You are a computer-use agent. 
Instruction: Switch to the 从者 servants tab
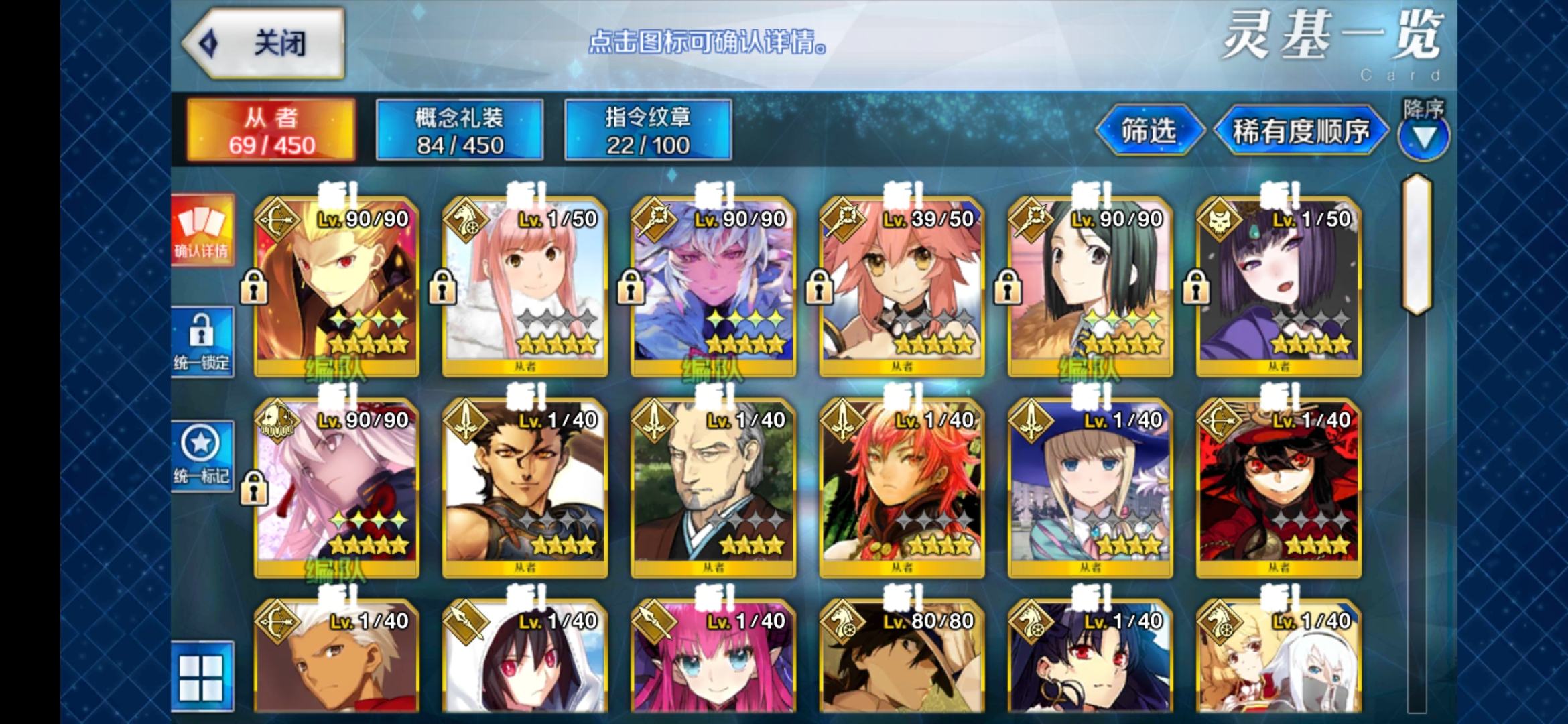271,130
